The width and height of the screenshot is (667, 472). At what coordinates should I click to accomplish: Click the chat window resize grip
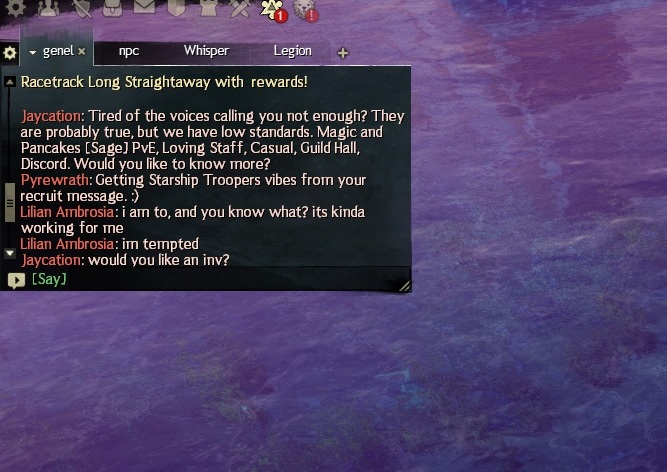(404, 285)
